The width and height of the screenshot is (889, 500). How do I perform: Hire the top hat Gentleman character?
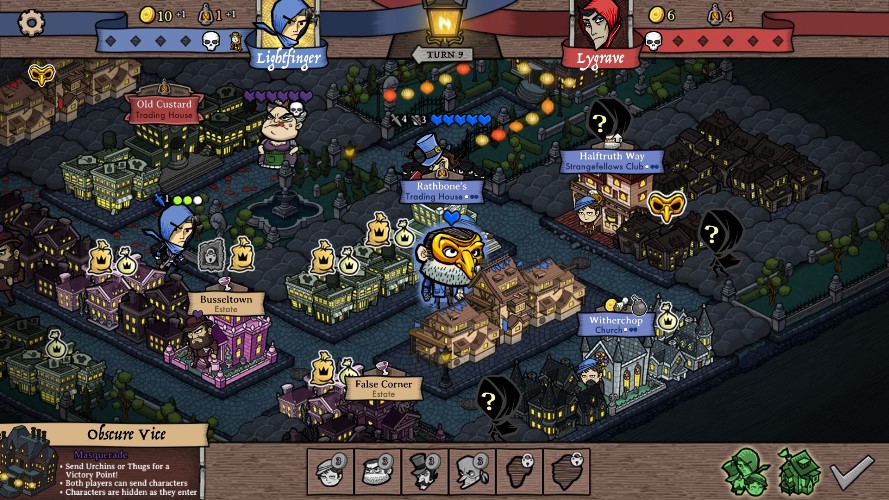(x=423, y=469)
